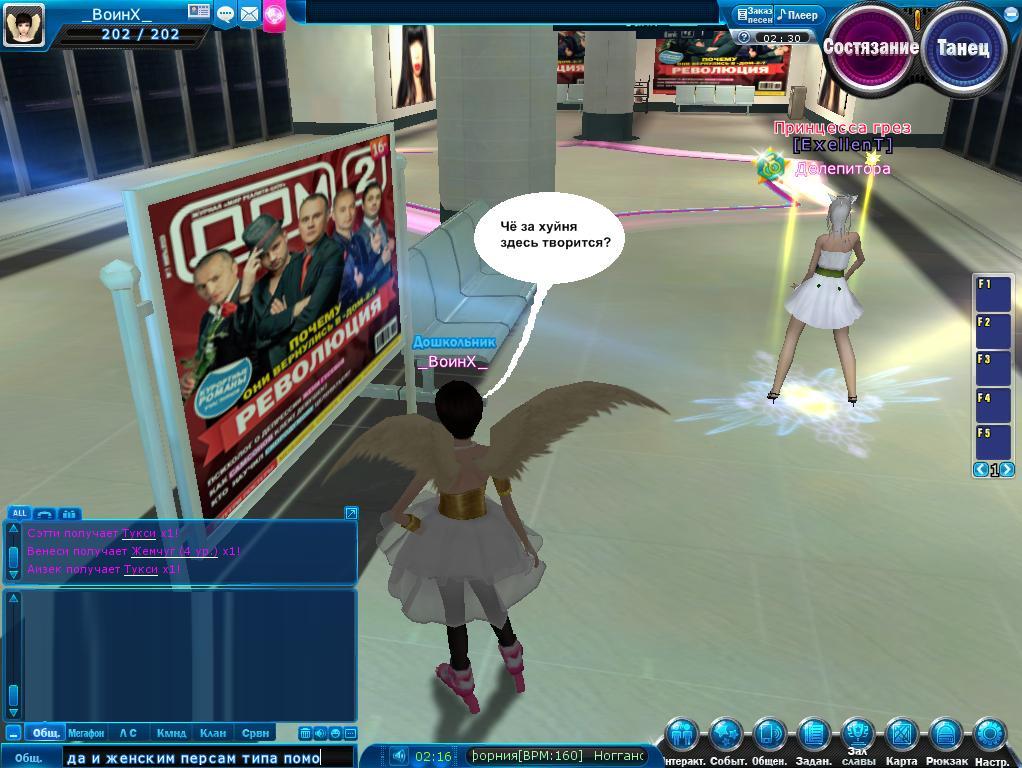Open the Настр. settings gear
Image resolution: width=1022 pixels, height=768 pixels.
click(991, 736)
